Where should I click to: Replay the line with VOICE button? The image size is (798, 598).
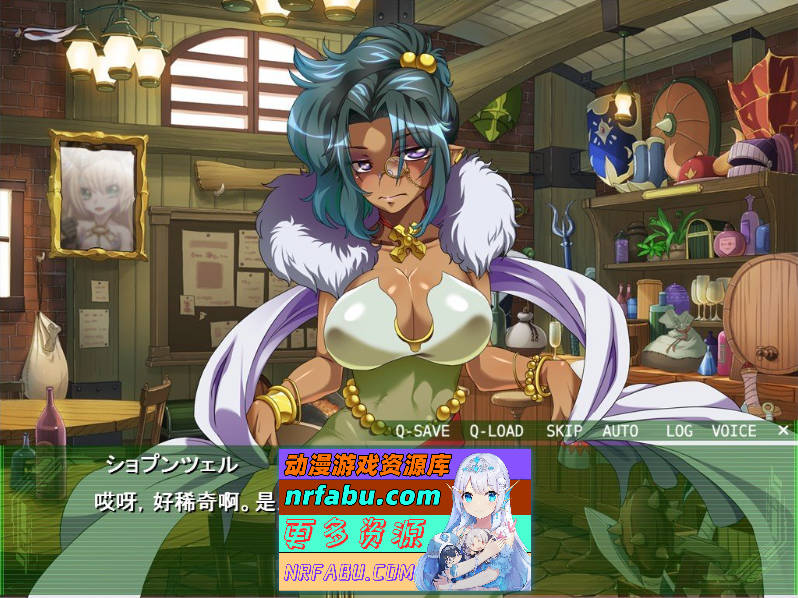point(733,431)
